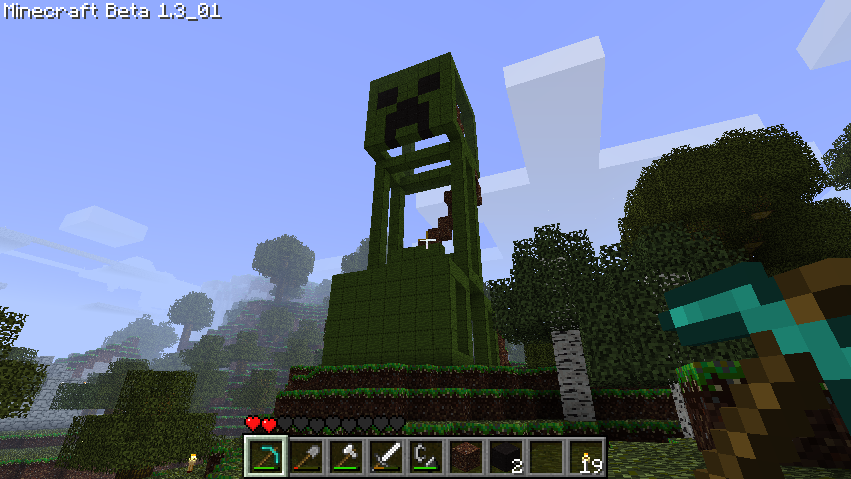The height and width of the screenshot is (479, 851).
Task: Choose the brown dirt block slot
Action: pos(466,457)
